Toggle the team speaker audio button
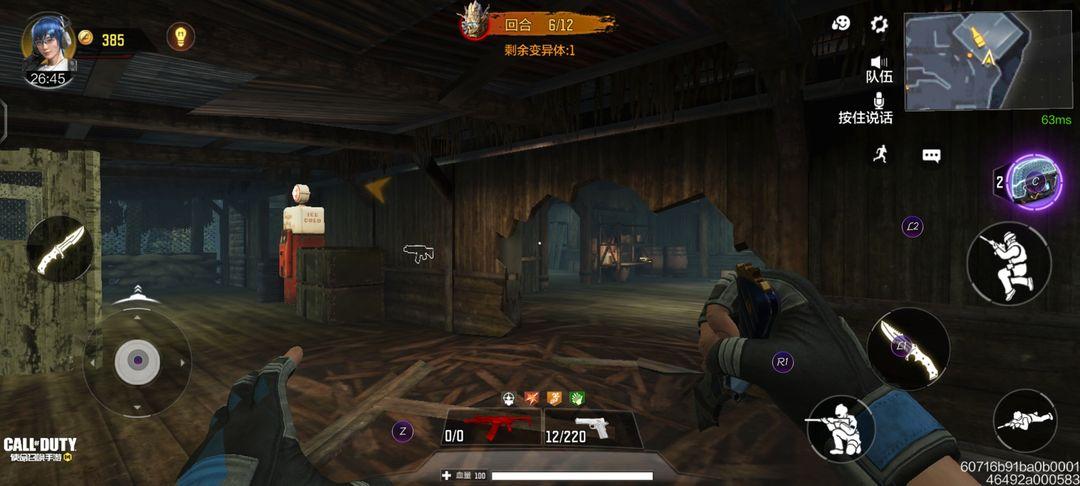This screenshot has width=1080, height=486. [x=879, y=63]
